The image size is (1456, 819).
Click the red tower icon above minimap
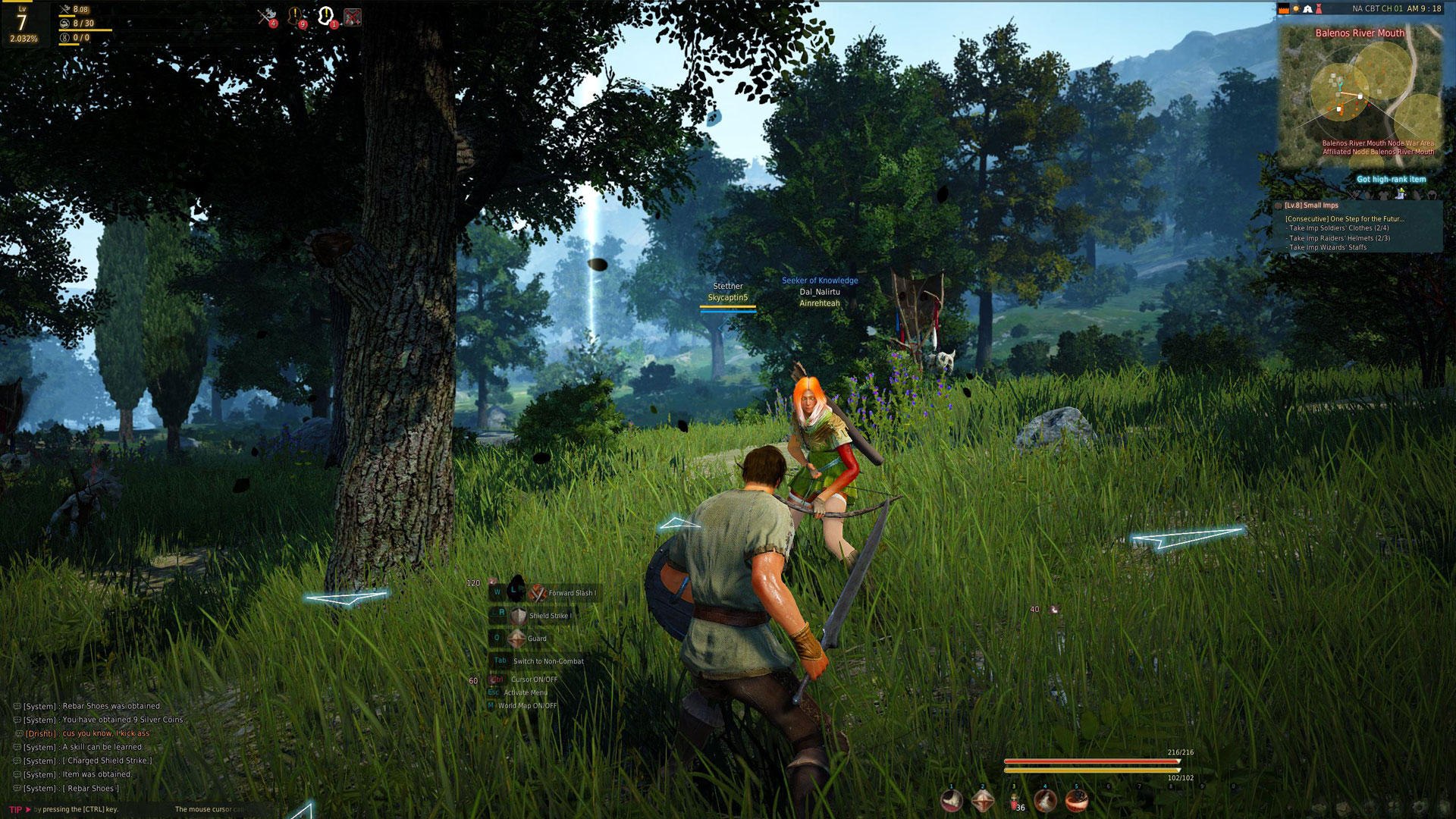tap(1319, 9)
